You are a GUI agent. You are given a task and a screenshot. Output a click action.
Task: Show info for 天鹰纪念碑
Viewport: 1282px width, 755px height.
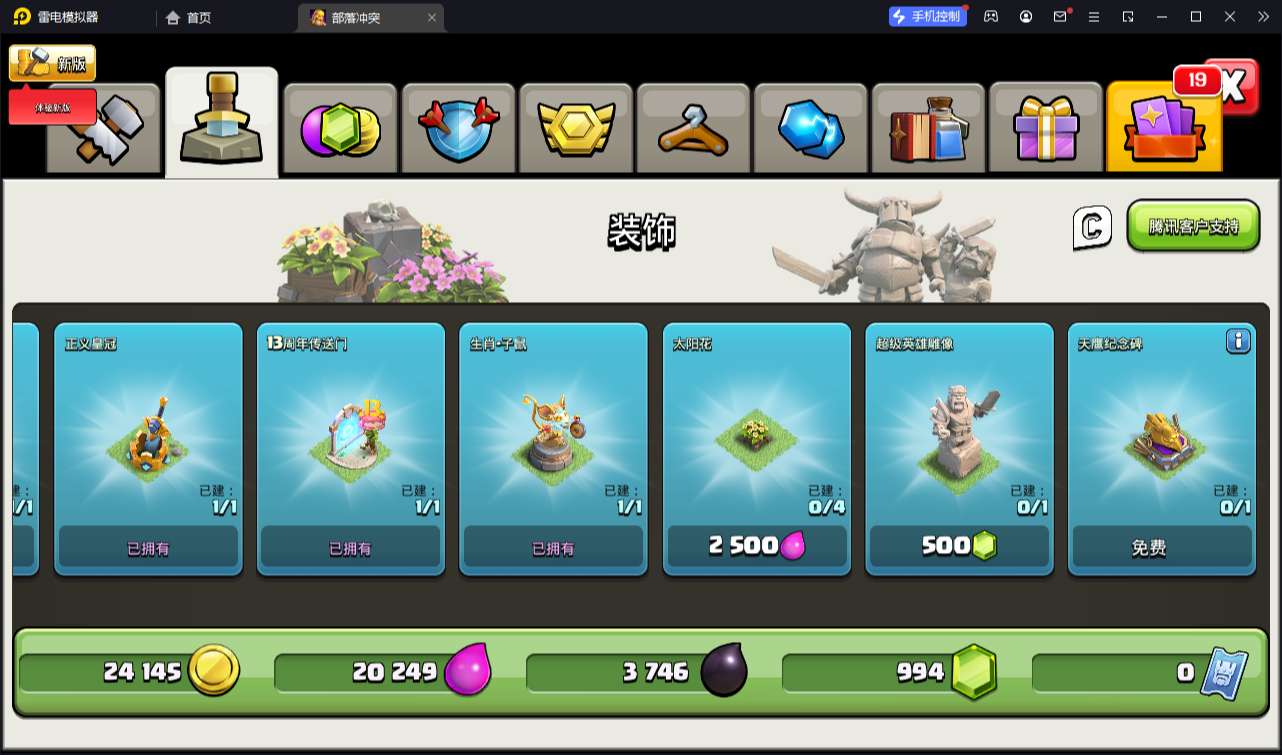[x=1238, y=342]
